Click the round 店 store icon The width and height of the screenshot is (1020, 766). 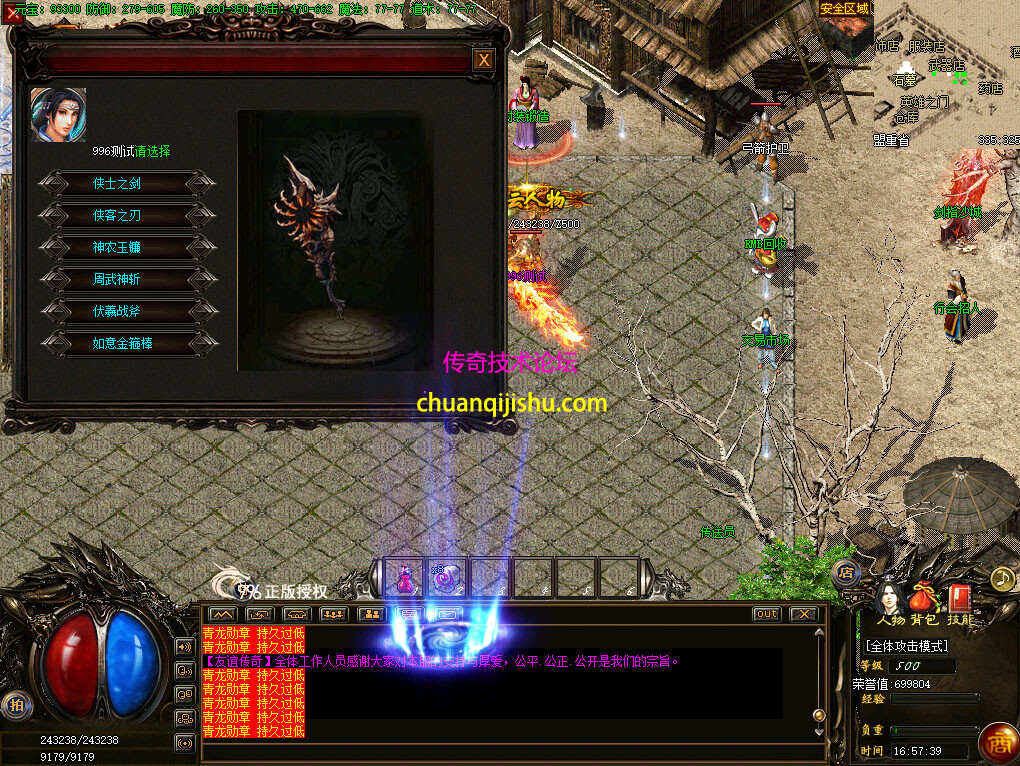pyautogui.click(x=845, y=573)
